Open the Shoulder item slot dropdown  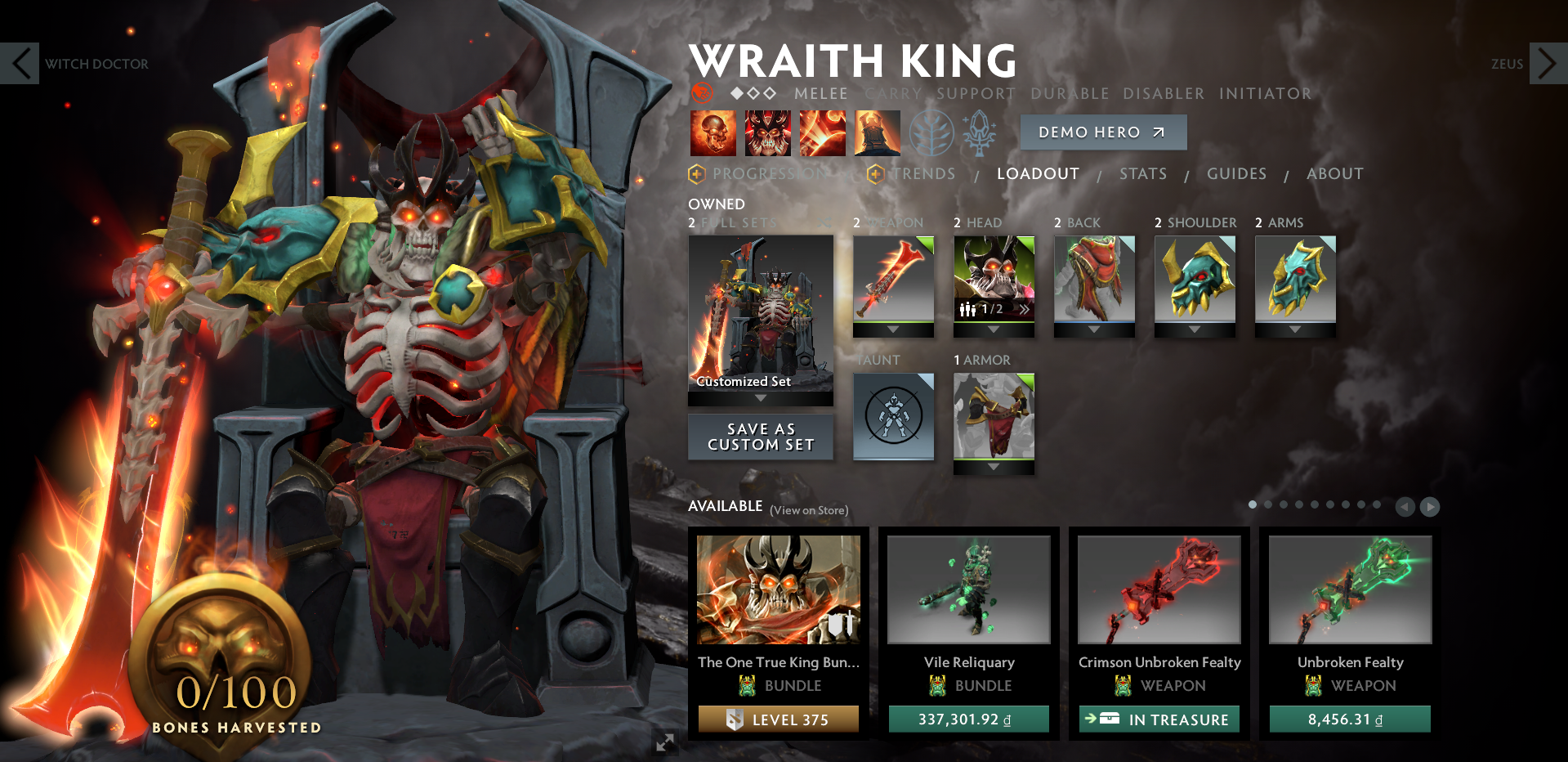(1195, 330)
